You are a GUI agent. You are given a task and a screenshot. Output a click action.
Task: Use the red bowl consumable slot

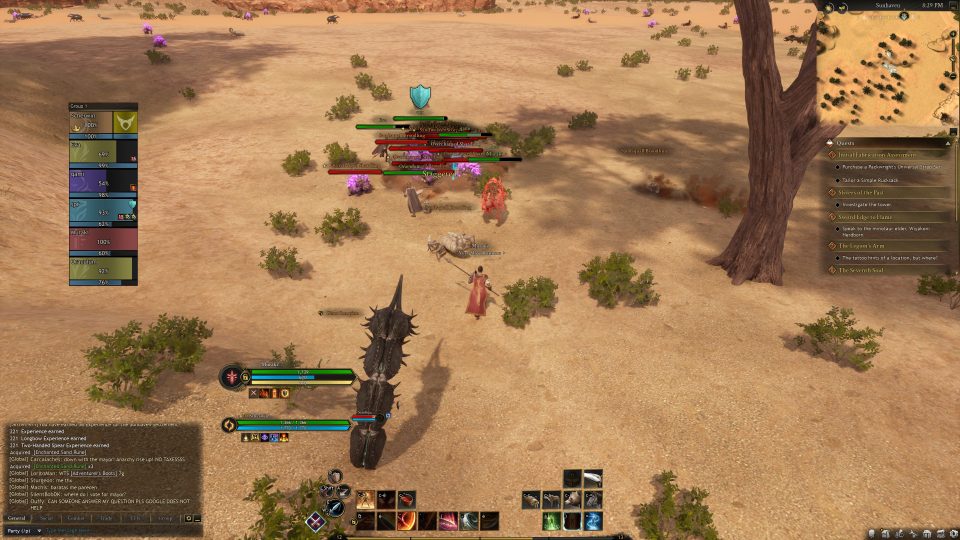406,498
